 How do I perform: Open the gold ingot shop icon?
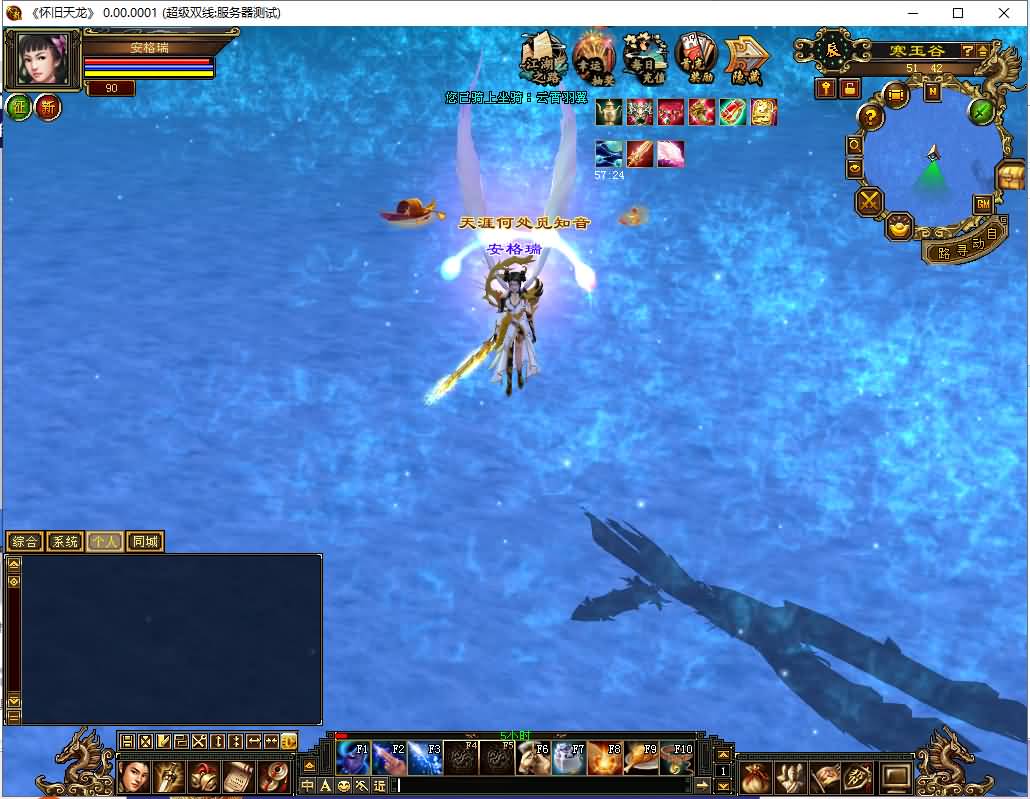pos(901,227)
